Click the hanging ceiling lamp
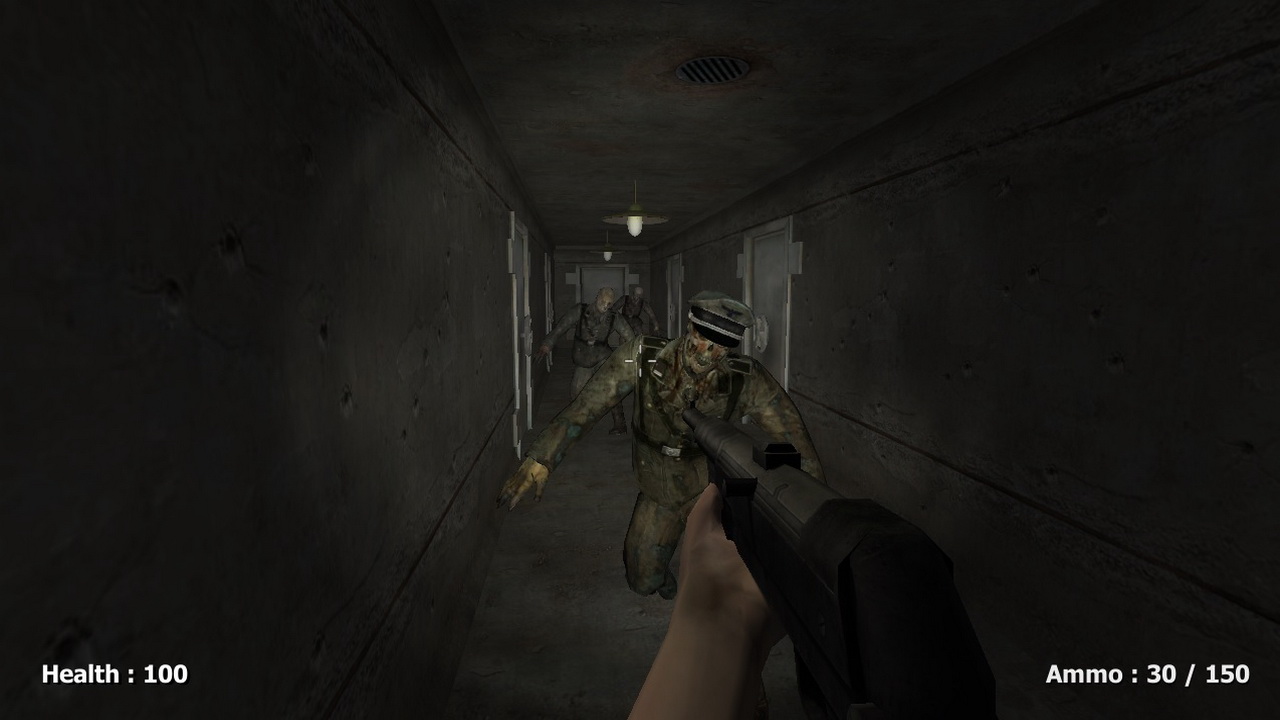Image resolution: width=1280 pixels, height=720 pixels. coord(635,222)
